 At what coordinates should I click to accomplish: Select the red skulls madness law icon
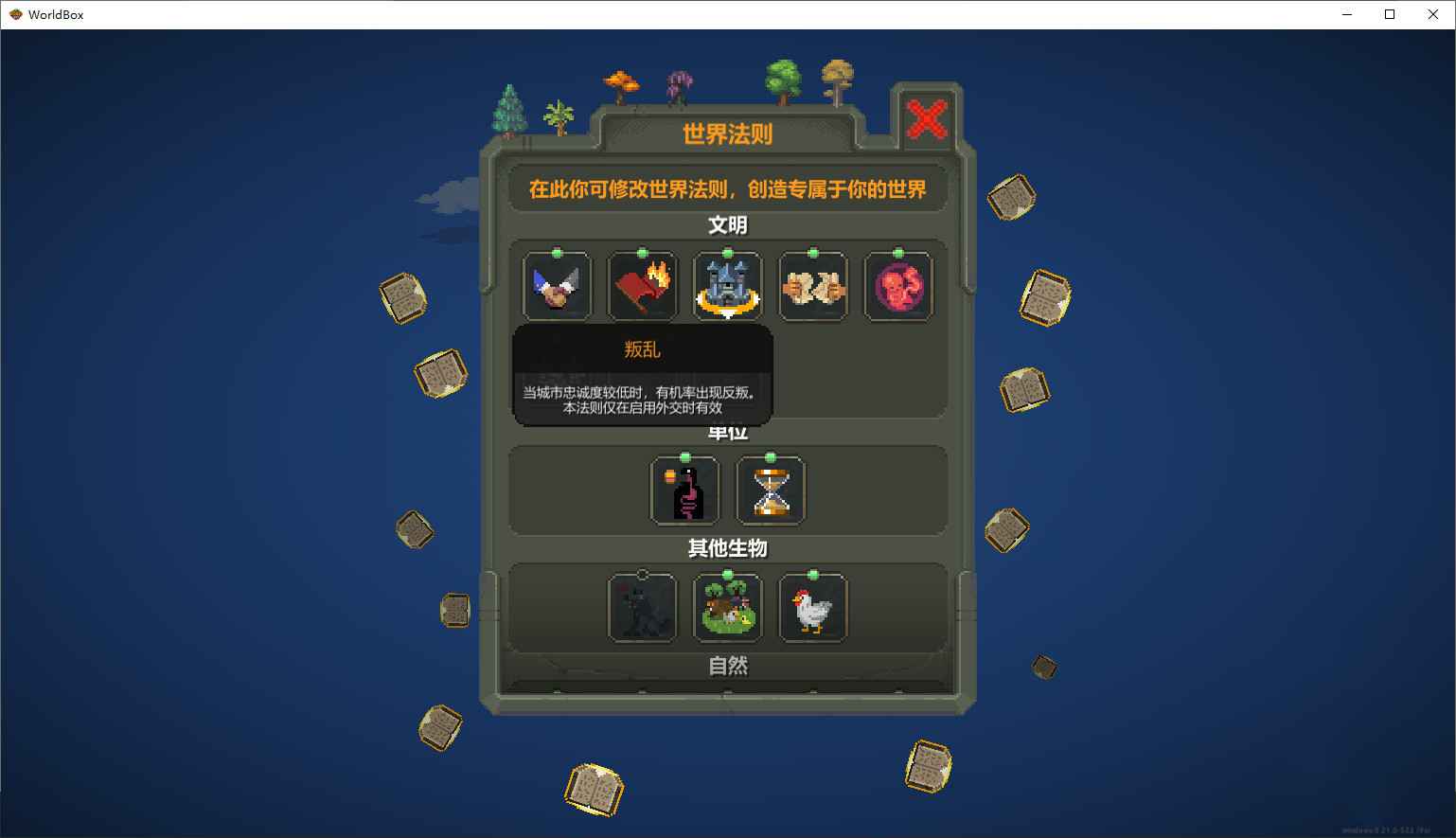[897, 285]
